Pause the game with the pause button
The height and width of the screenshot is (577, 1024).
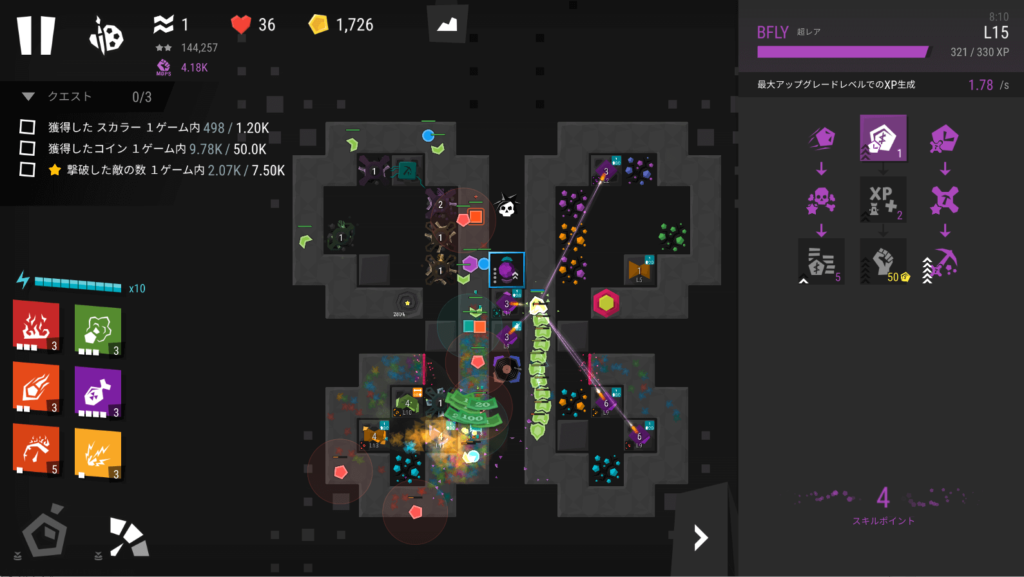35,35
